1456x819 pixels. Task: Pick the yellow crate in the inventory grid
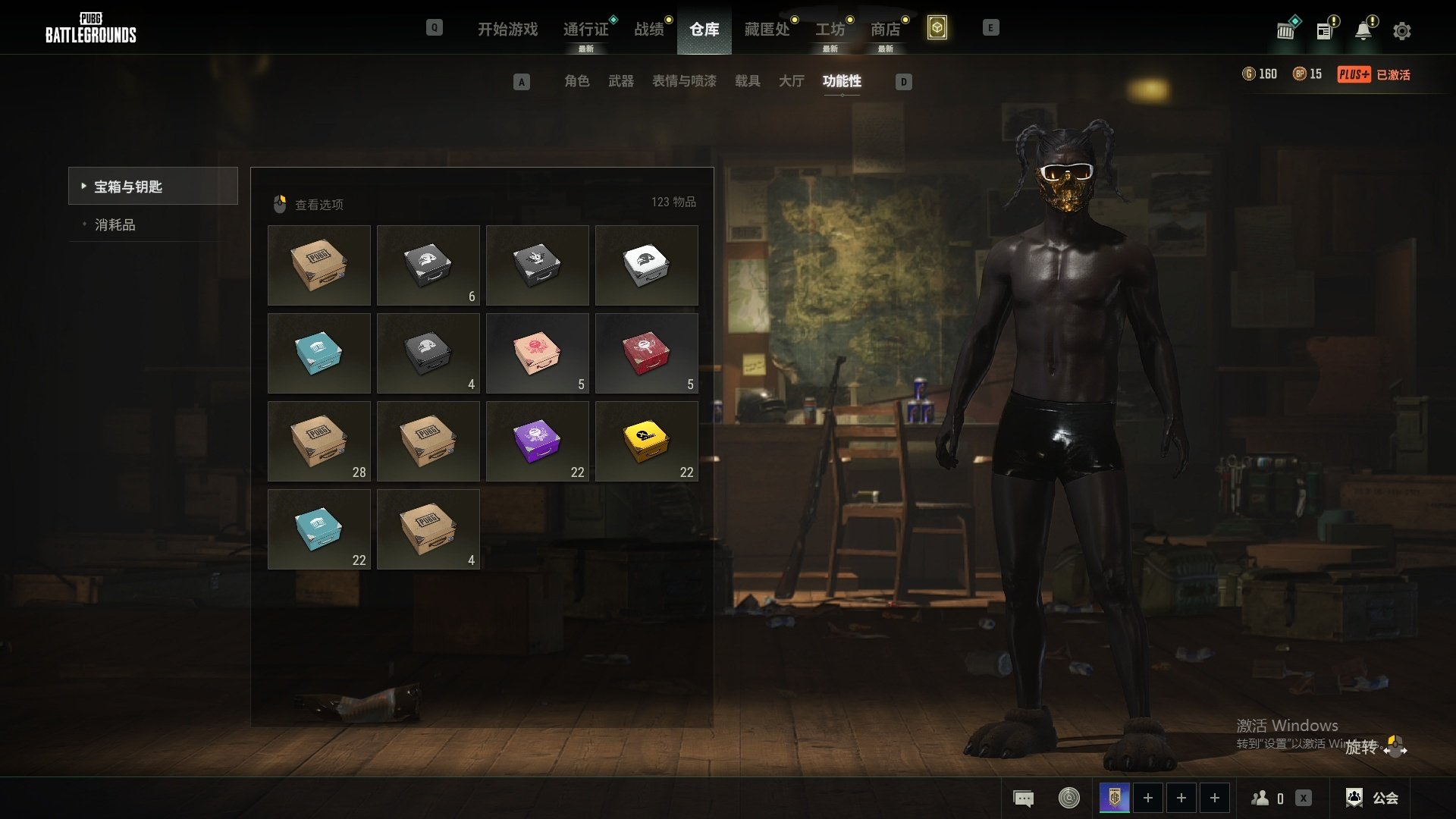(x=646, y=441)
